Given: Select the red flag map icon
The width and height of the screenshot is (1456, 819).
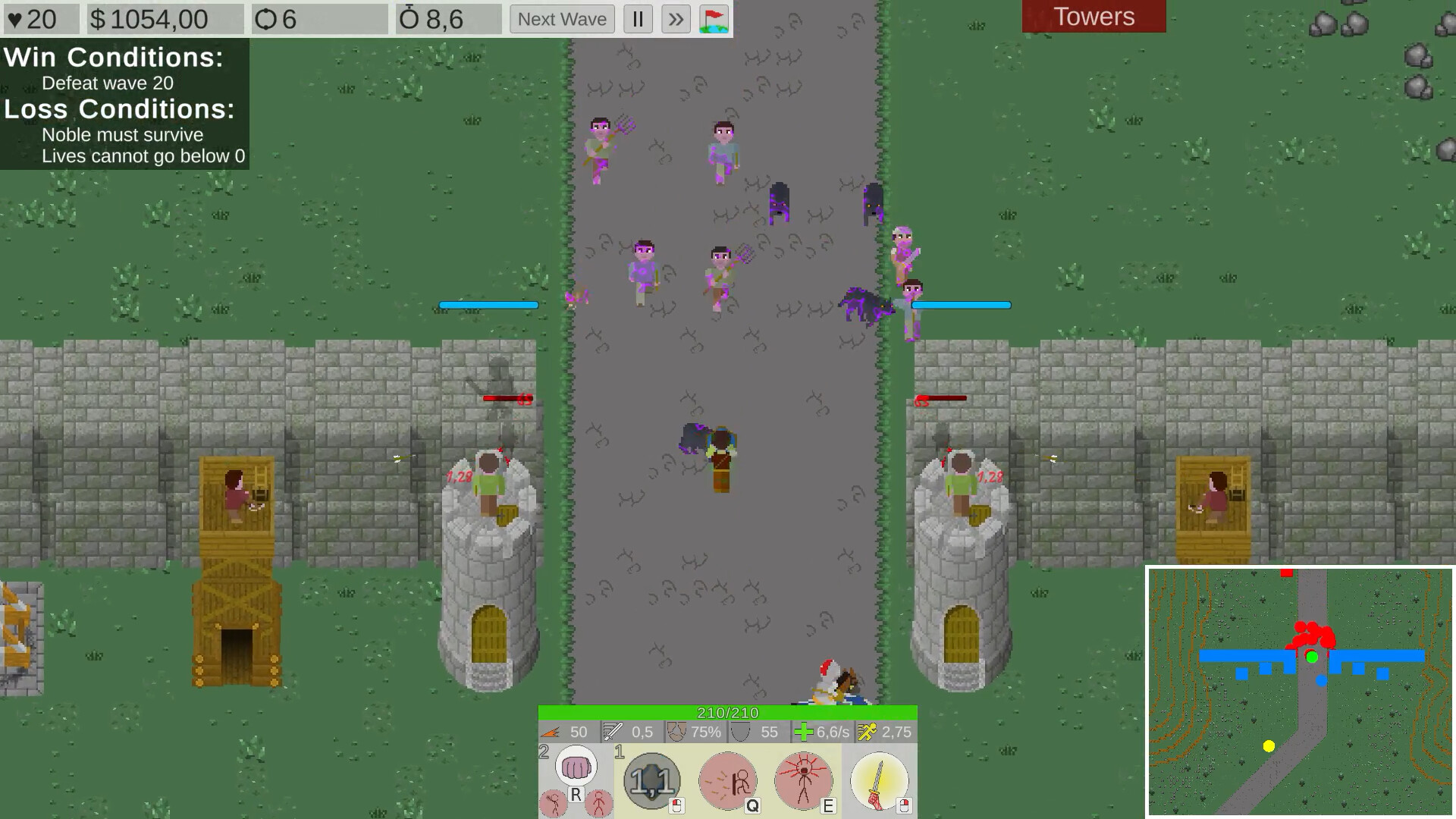Looking at the screenshot, I should (x=714, y=19).
